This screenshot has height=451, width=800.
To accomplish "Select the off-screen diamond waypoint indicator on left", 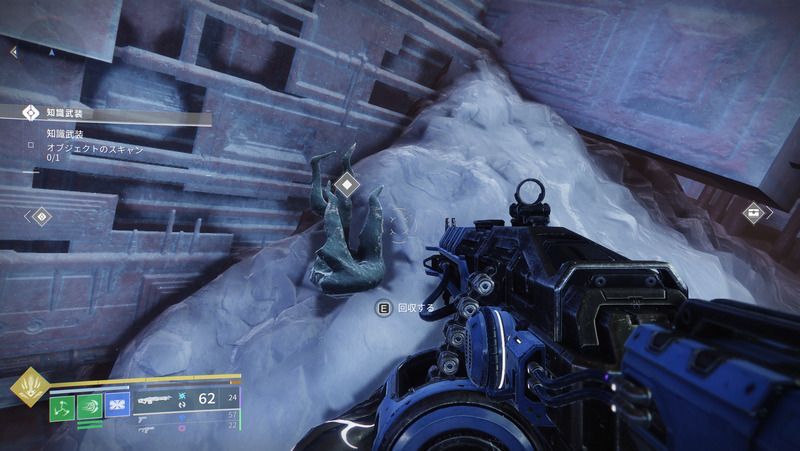I will click(41, 215).
